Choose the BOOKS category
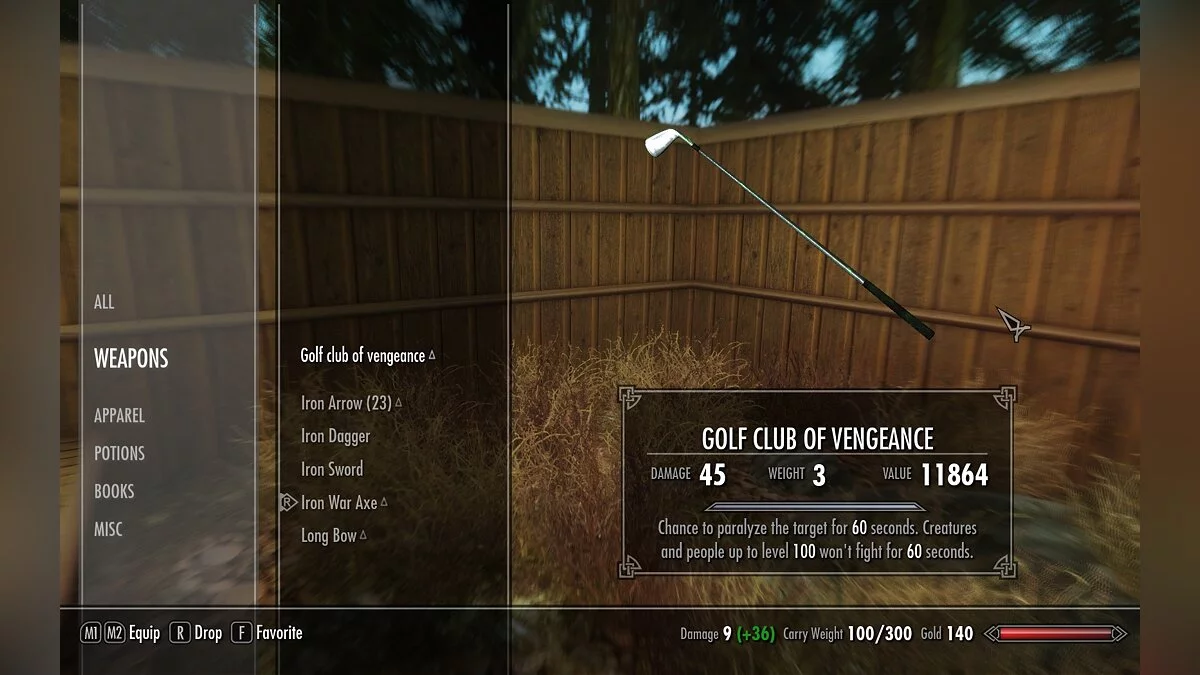1200x675 pixels. tap(114, 491)
